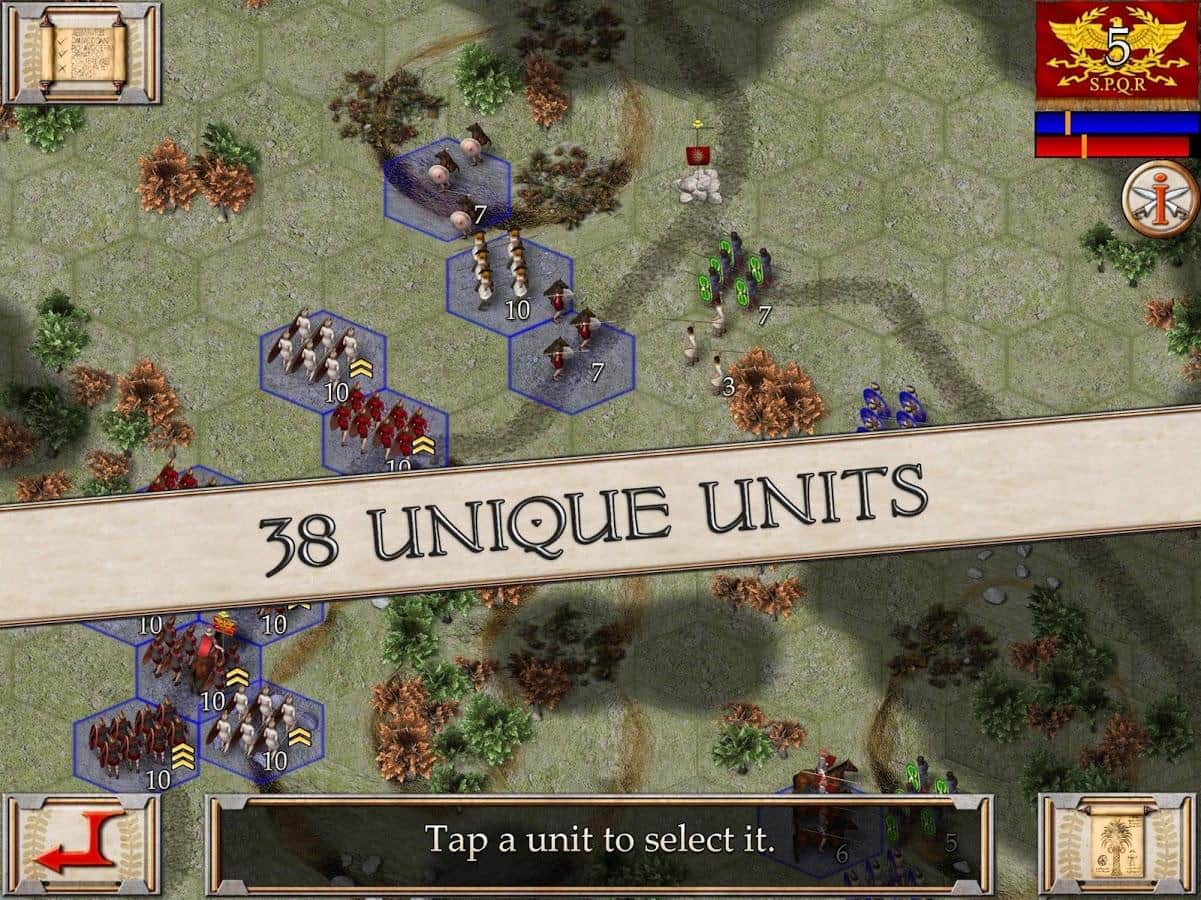
Task: Open the objectives checklist scroll
Action: point(82,53)
